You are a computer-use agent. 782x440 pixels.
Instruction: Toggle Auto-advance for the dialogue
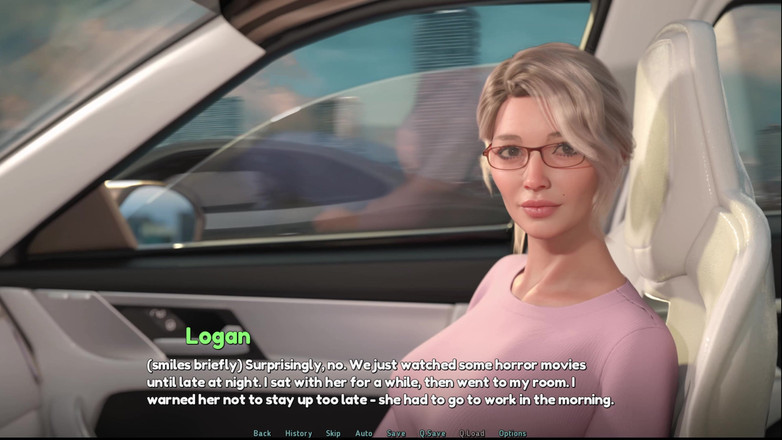point(364,433)
